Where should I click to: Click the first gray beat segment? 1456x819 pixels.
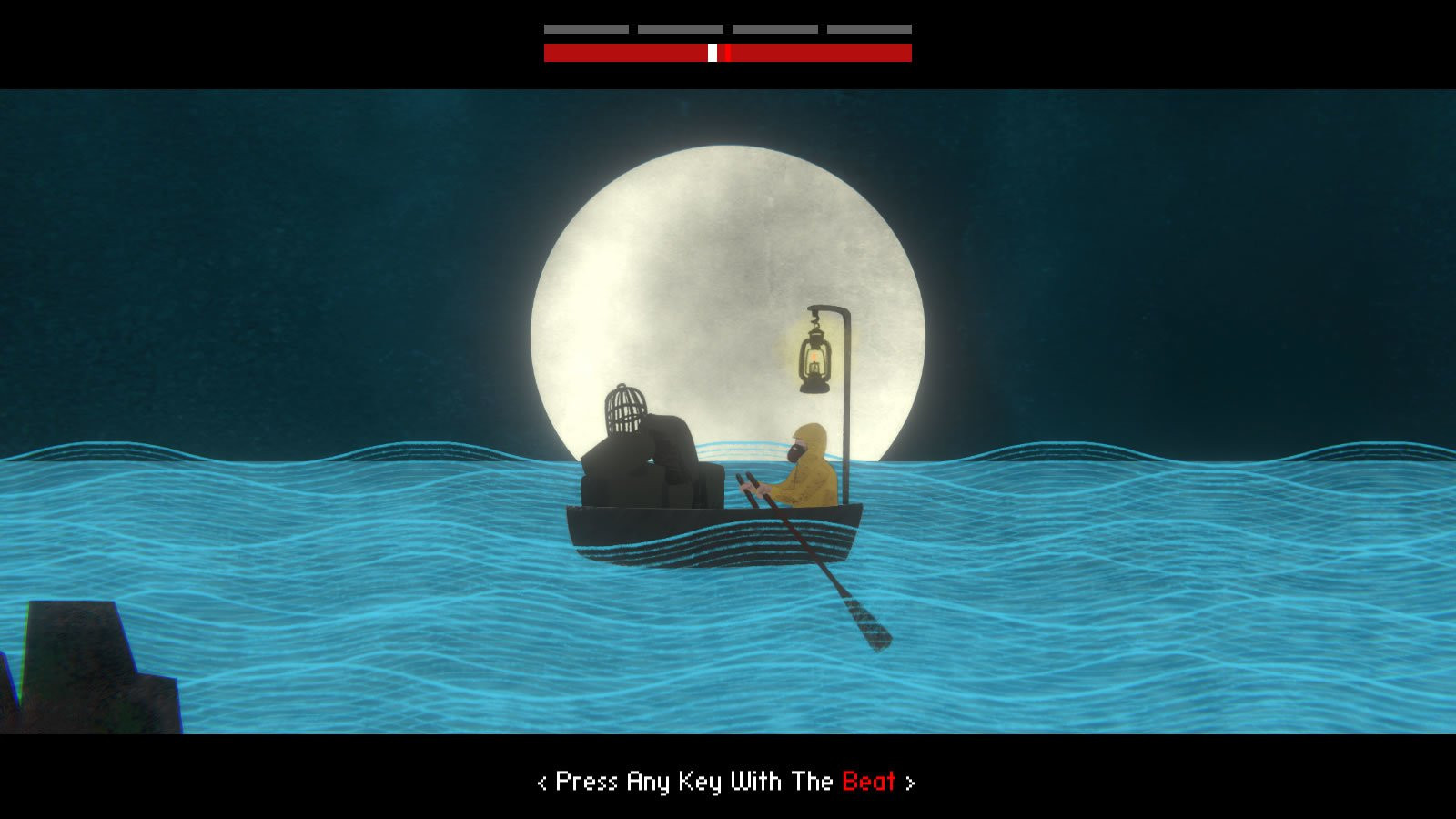pos(587,27)
